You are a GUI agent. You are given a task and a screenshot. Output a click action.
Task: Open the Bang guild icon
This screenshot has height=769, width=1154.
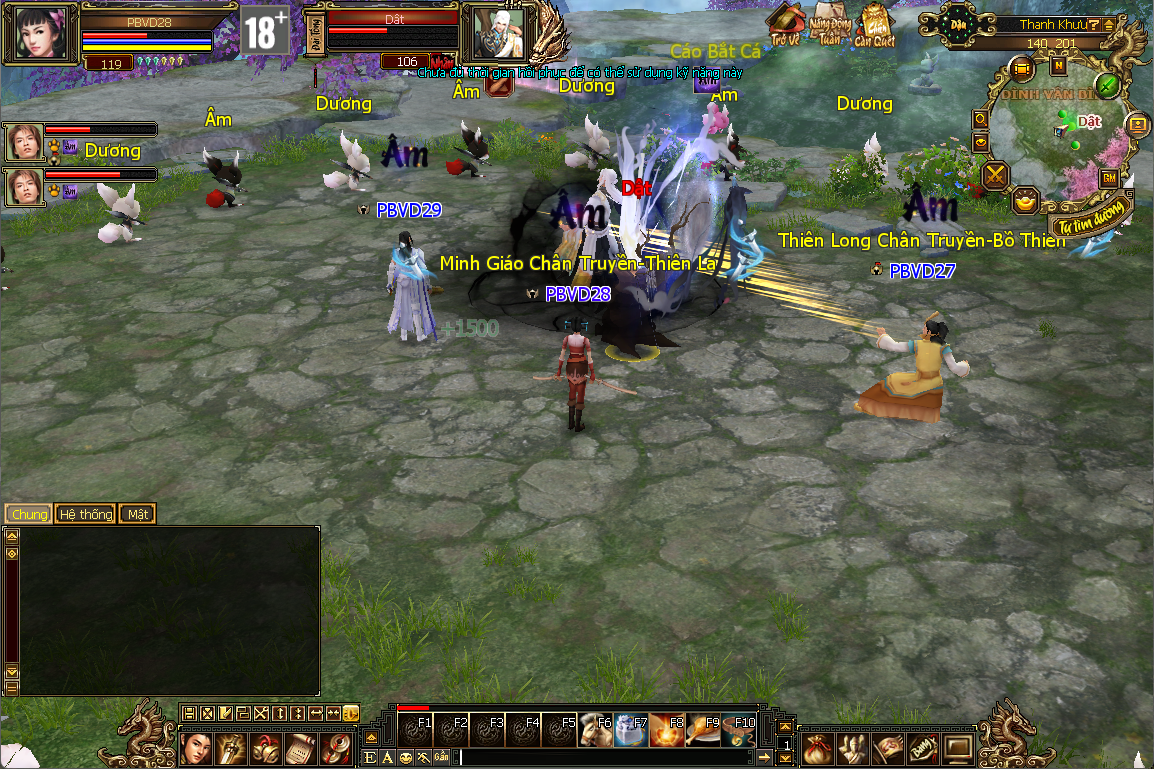pyautogui.click(x=923, y=747)
